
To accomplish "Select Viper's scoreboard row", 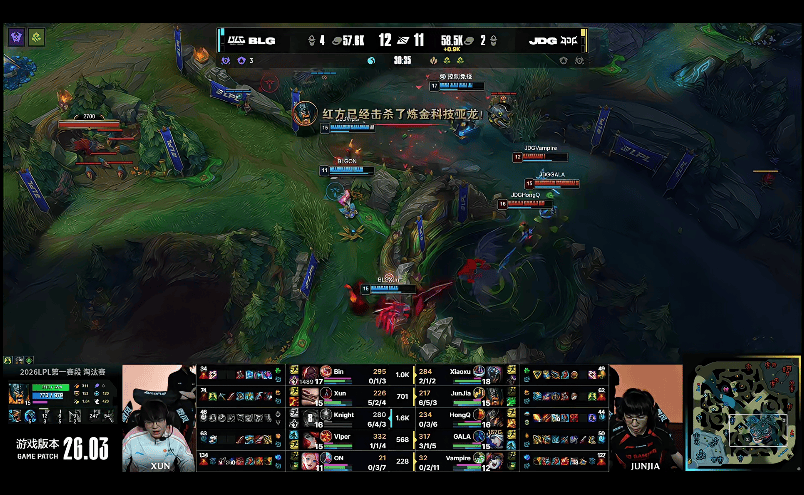I will pyautogui.click(x=343, y=439).
